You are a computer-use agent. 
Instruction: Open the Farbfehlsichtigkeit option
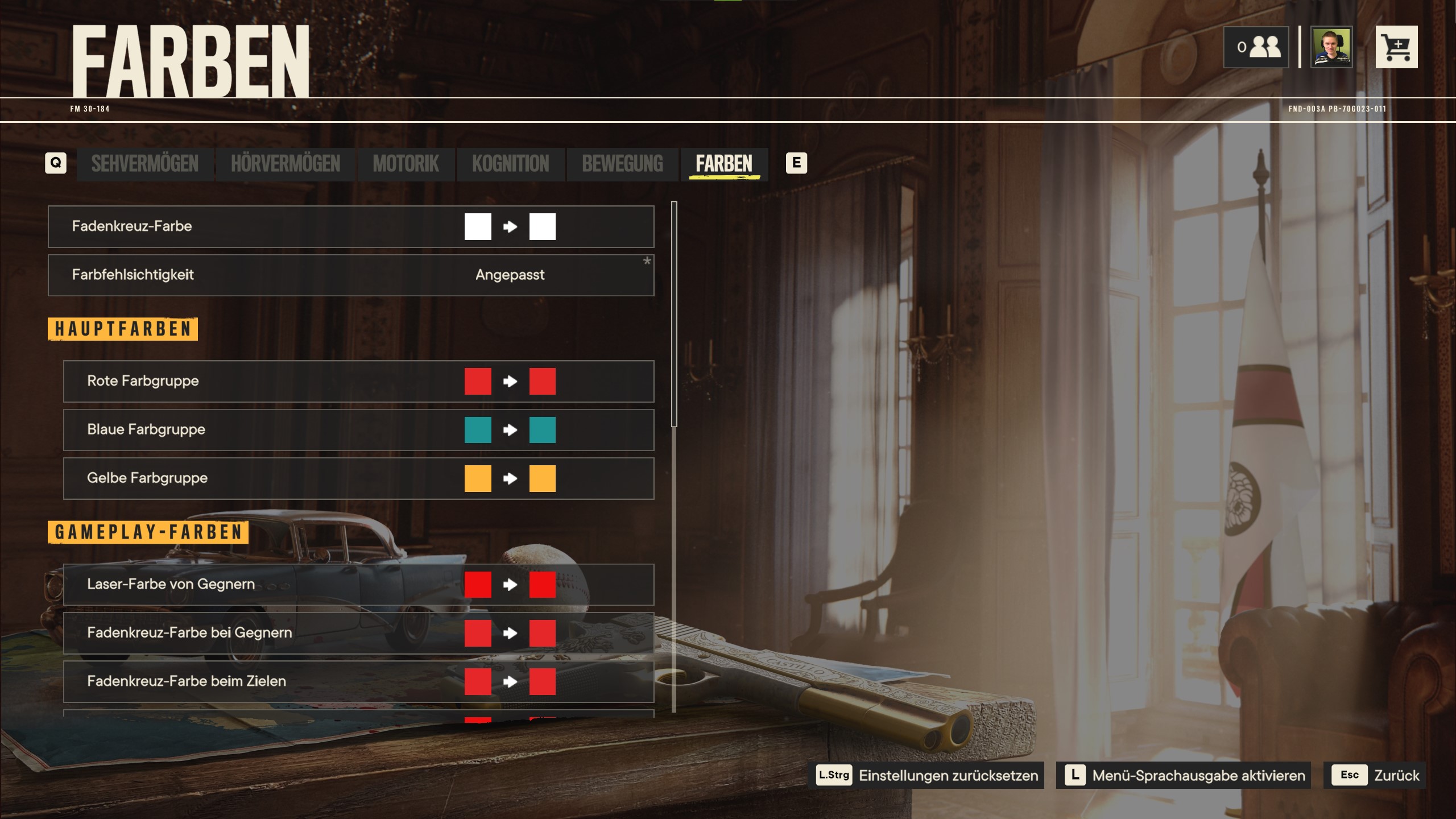click(x=350, y=275)
